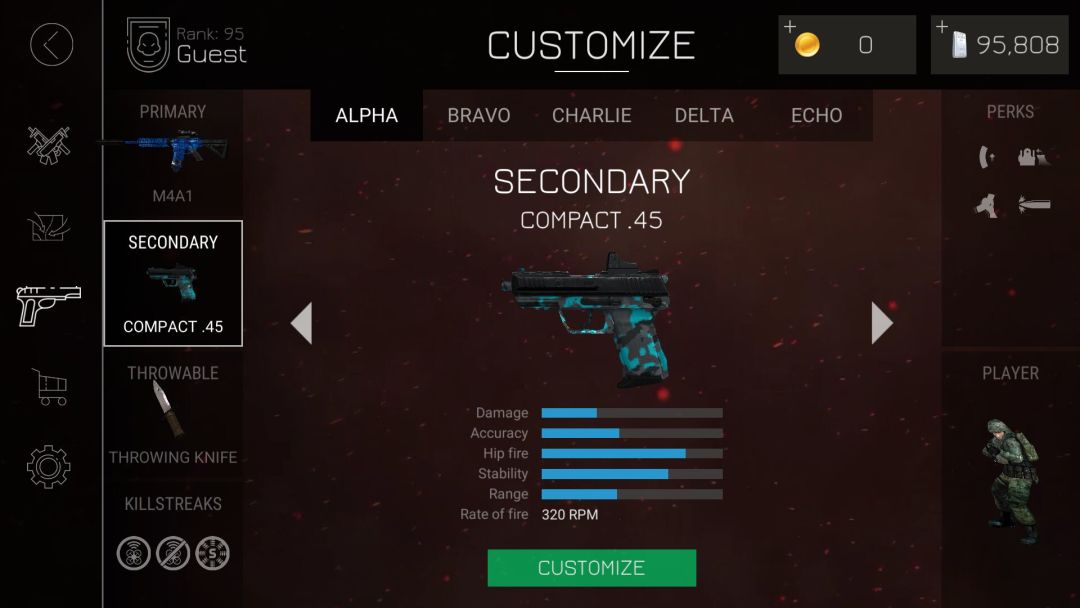Open the Perks panel
The image size is (1080, 608).
pyautogui.click(x=1010, y=170)
